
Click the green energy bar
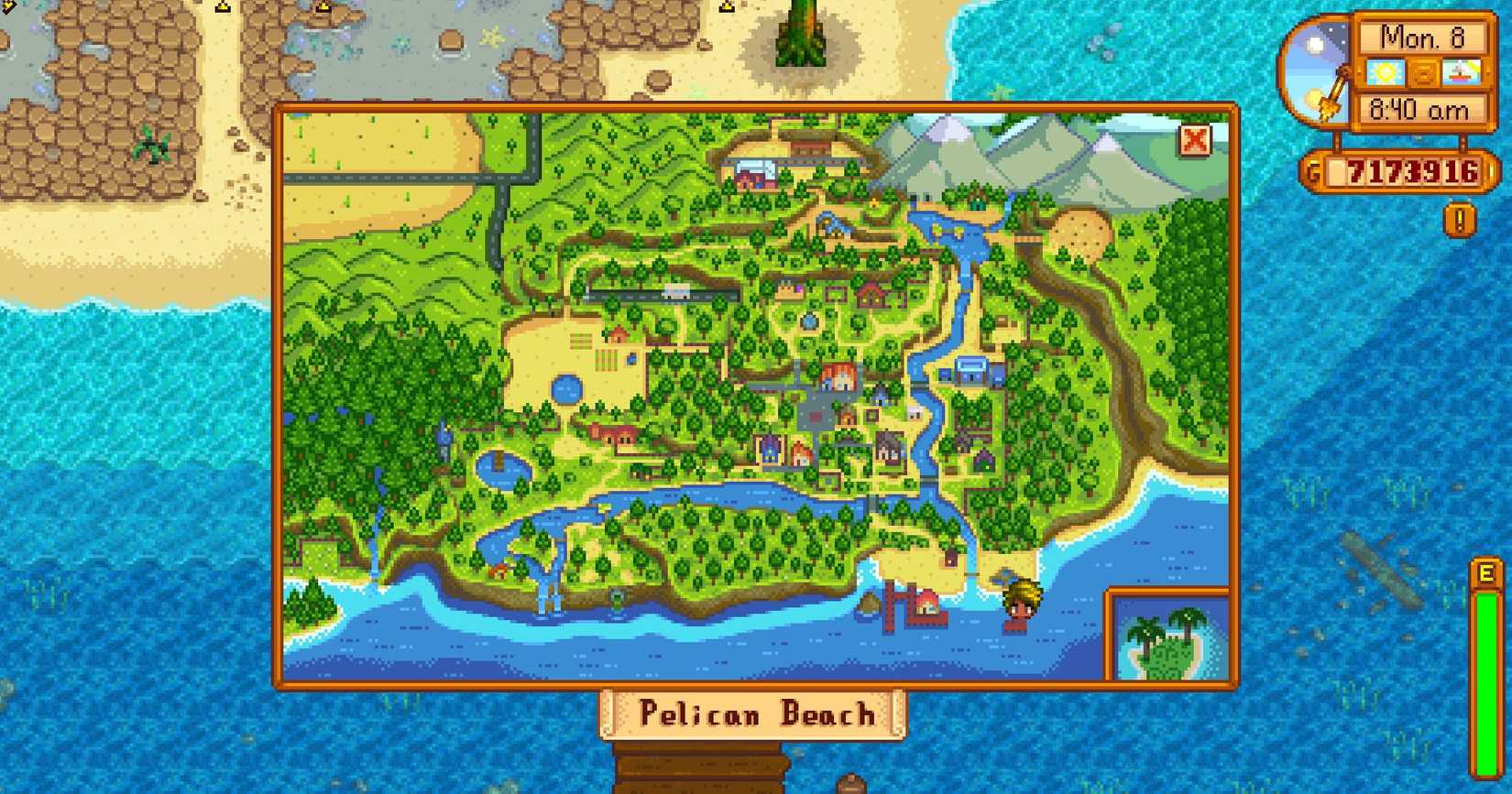1485,641
